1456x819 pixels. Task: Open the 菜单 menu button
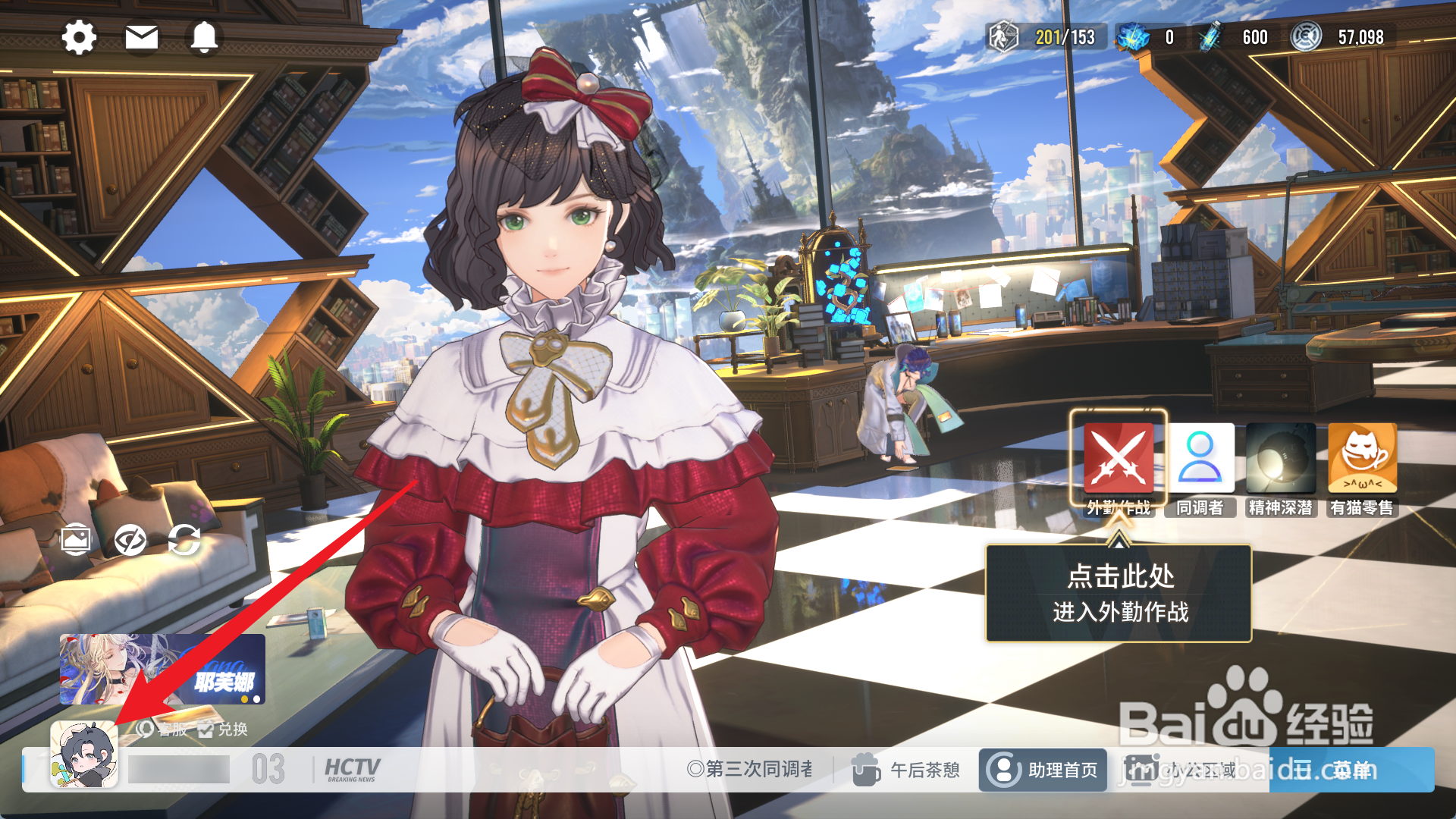coord(1351,770)
